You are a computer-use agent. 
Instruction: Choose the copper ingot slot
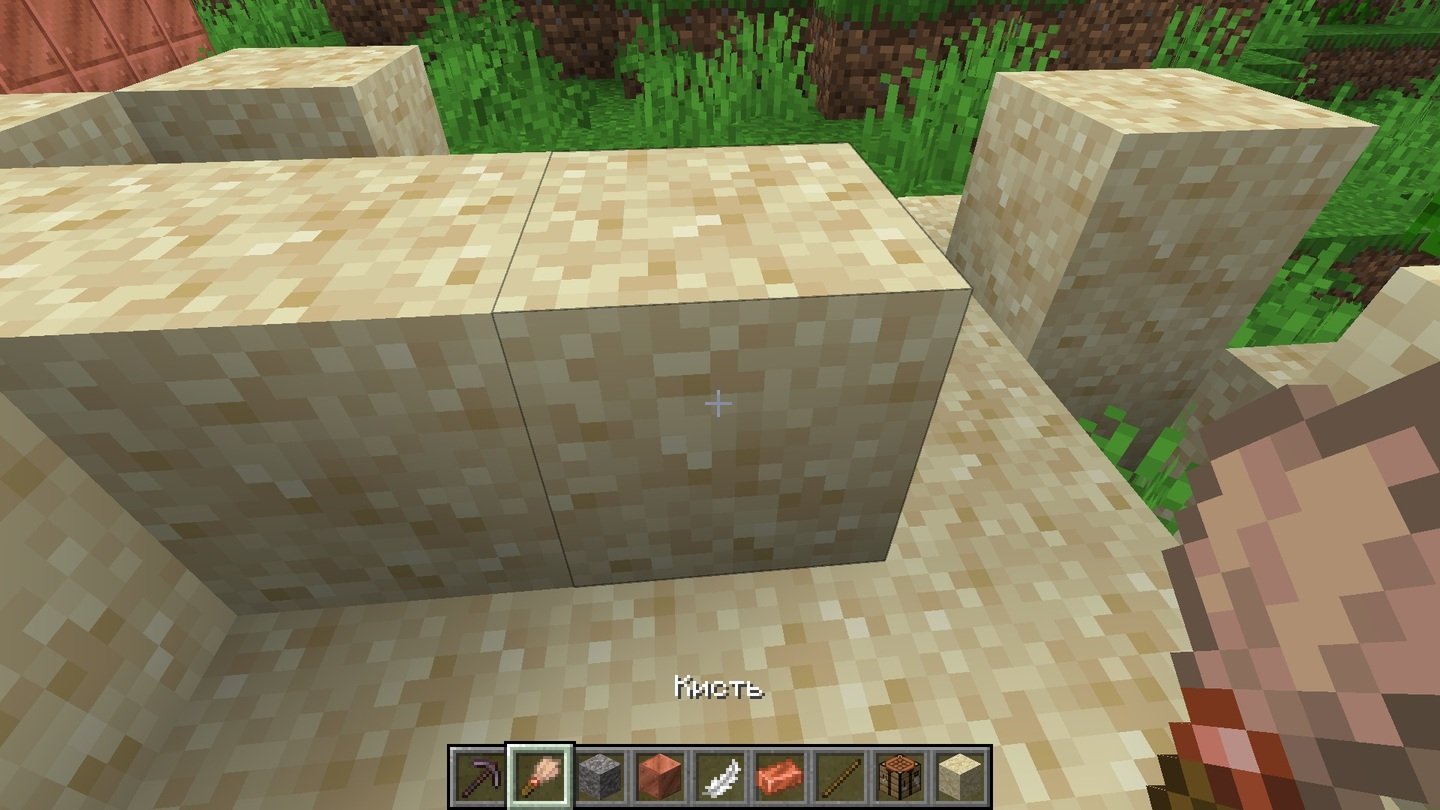780,774
